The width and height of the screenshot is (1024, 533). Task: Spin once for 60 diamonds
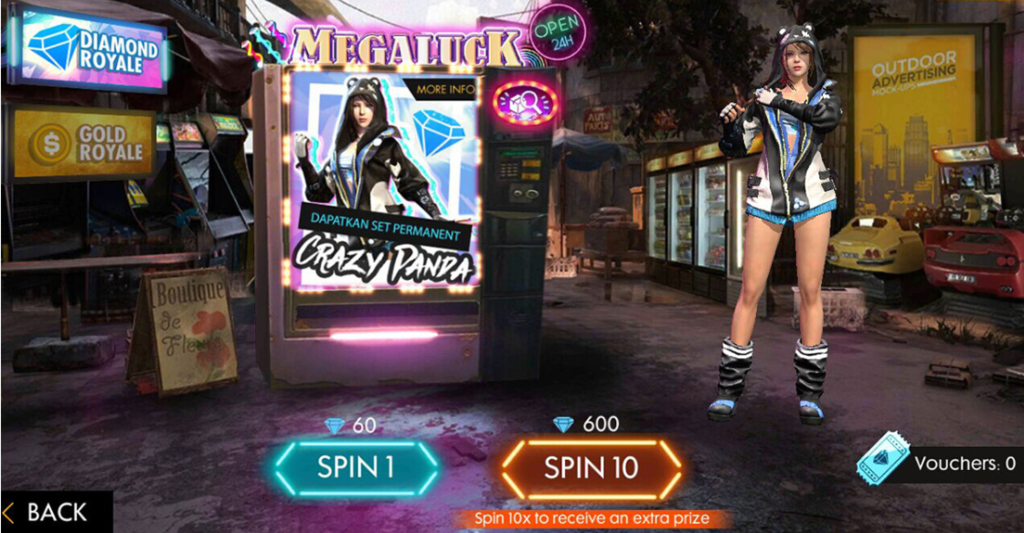[x=356, y=467]
